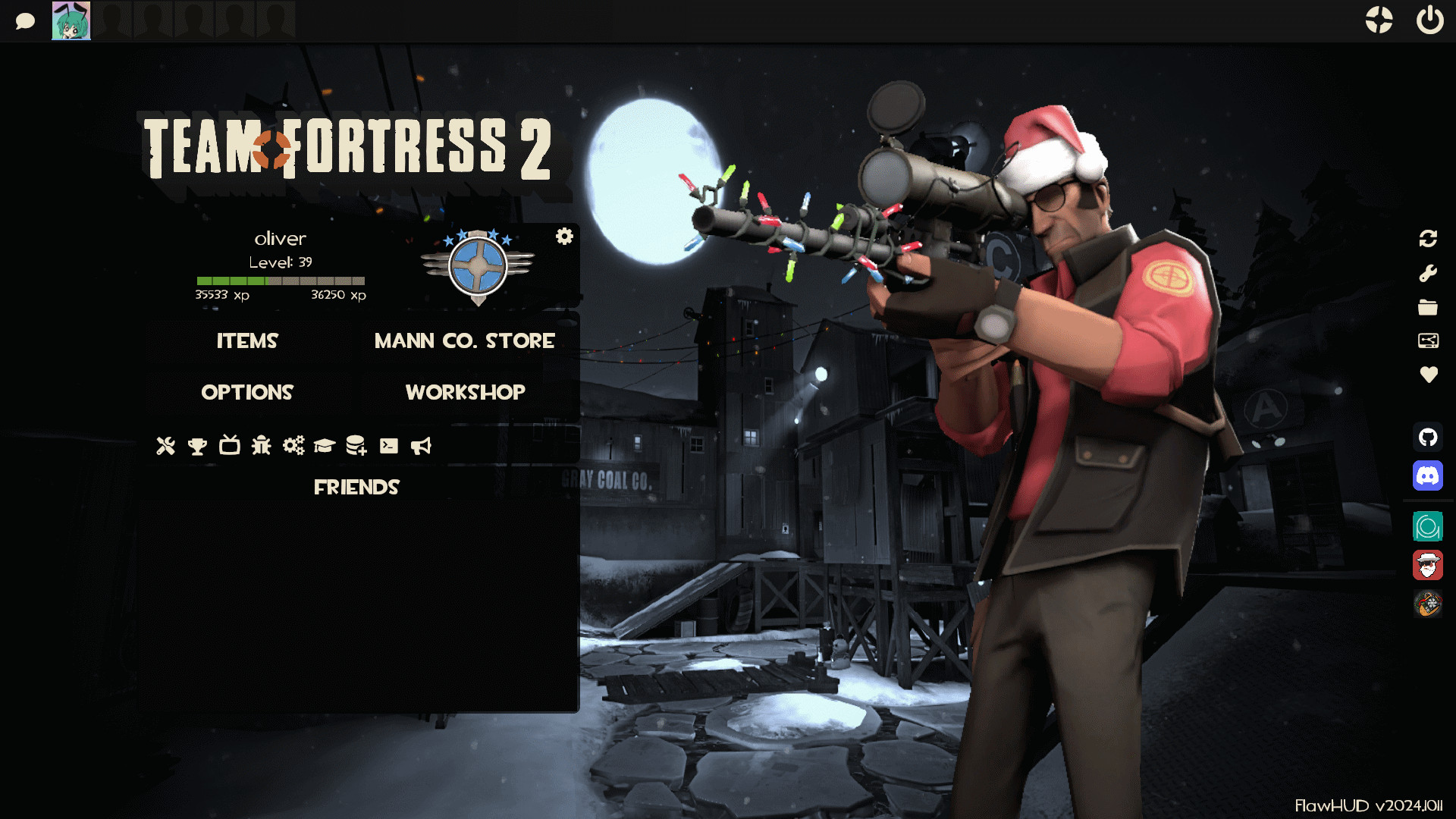The width and height of the screenshot is (1456, 819).
Task: Open the Friends list
Action: click(357, 487)
